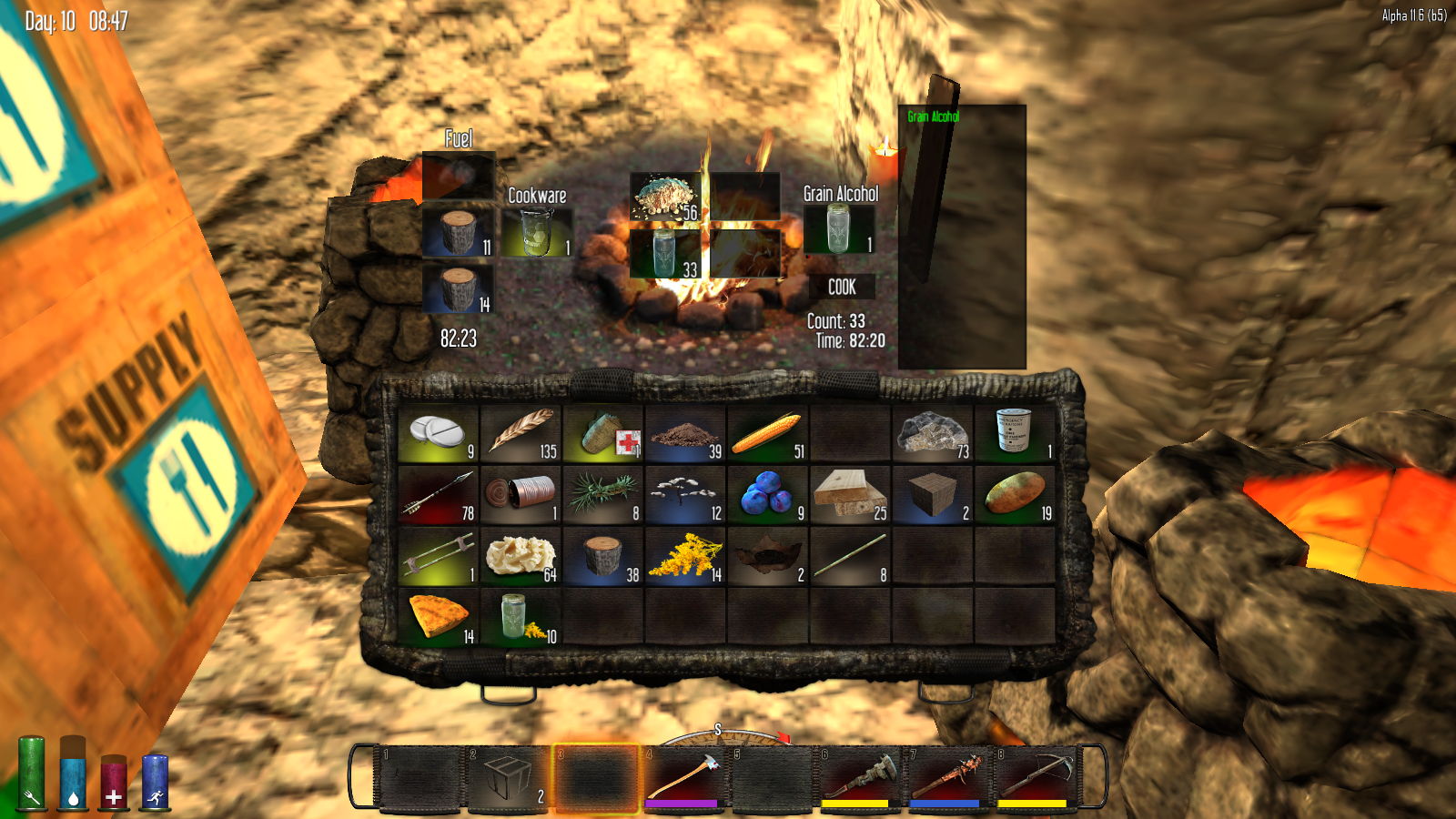Select the goldenrod tea jar
This screenshot has height=819, width=1456.
click(521, 618)
